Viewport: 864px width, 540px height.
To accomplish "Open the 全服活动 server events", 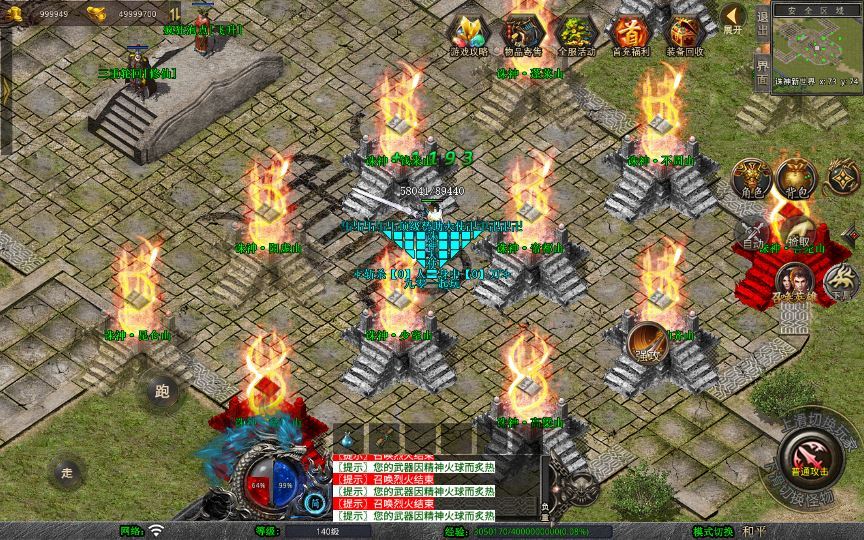I will click(x=577, y=34).
